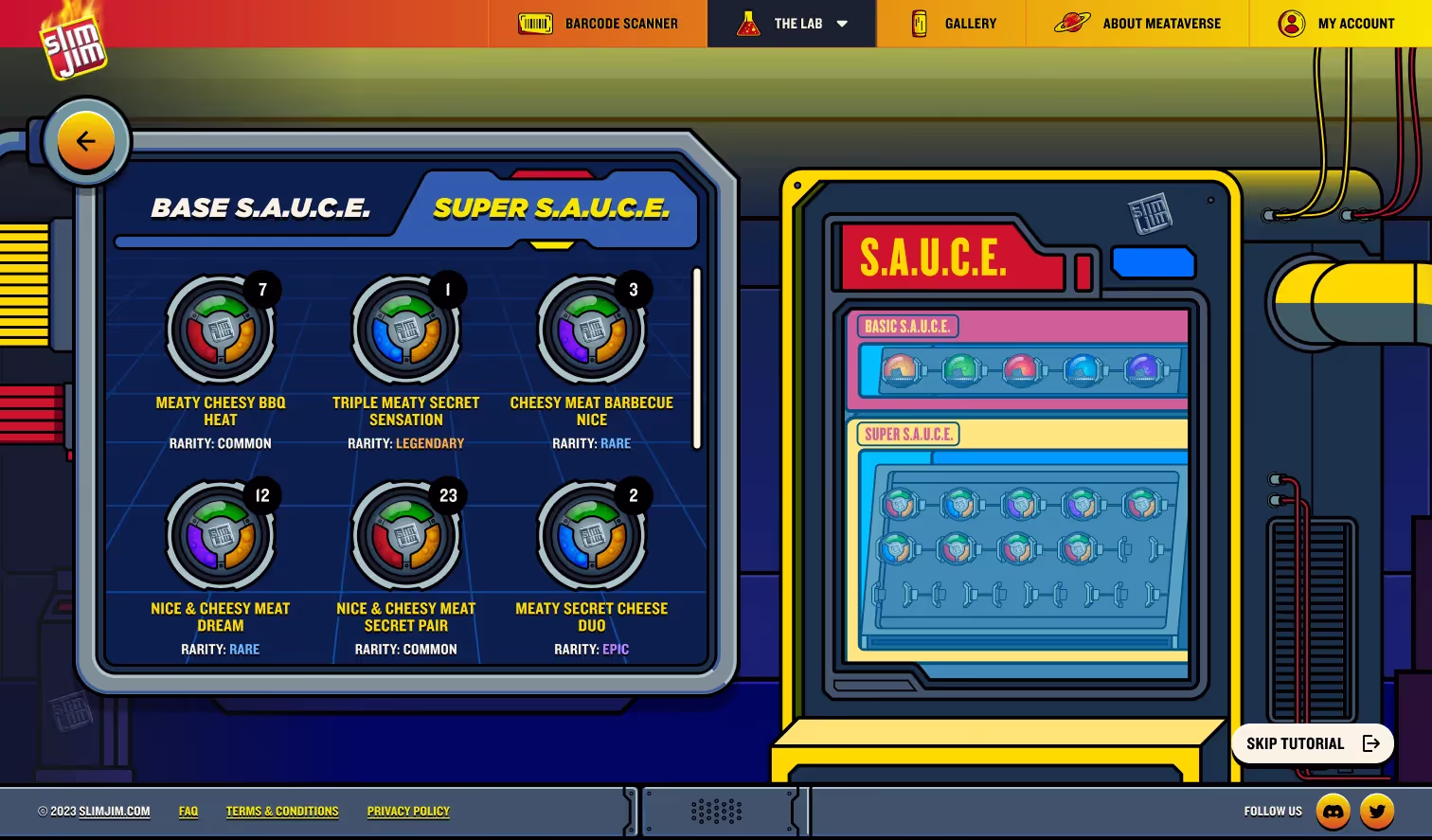Screen dimensions: 1432x840
Task: Switch to the Base S.A.U.C.E. tab
Action: pyautogui.click(x=261, y=208)
